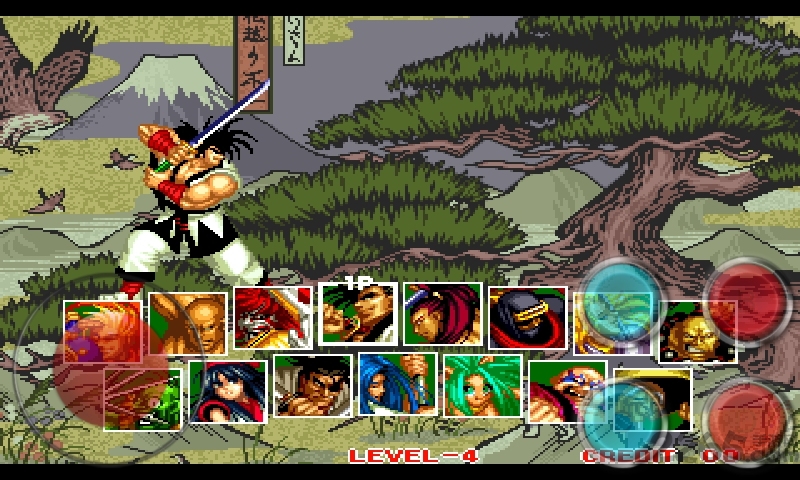Select the golden-faced bald fighter portrait

pyautogui.click(x=697, y=331)
